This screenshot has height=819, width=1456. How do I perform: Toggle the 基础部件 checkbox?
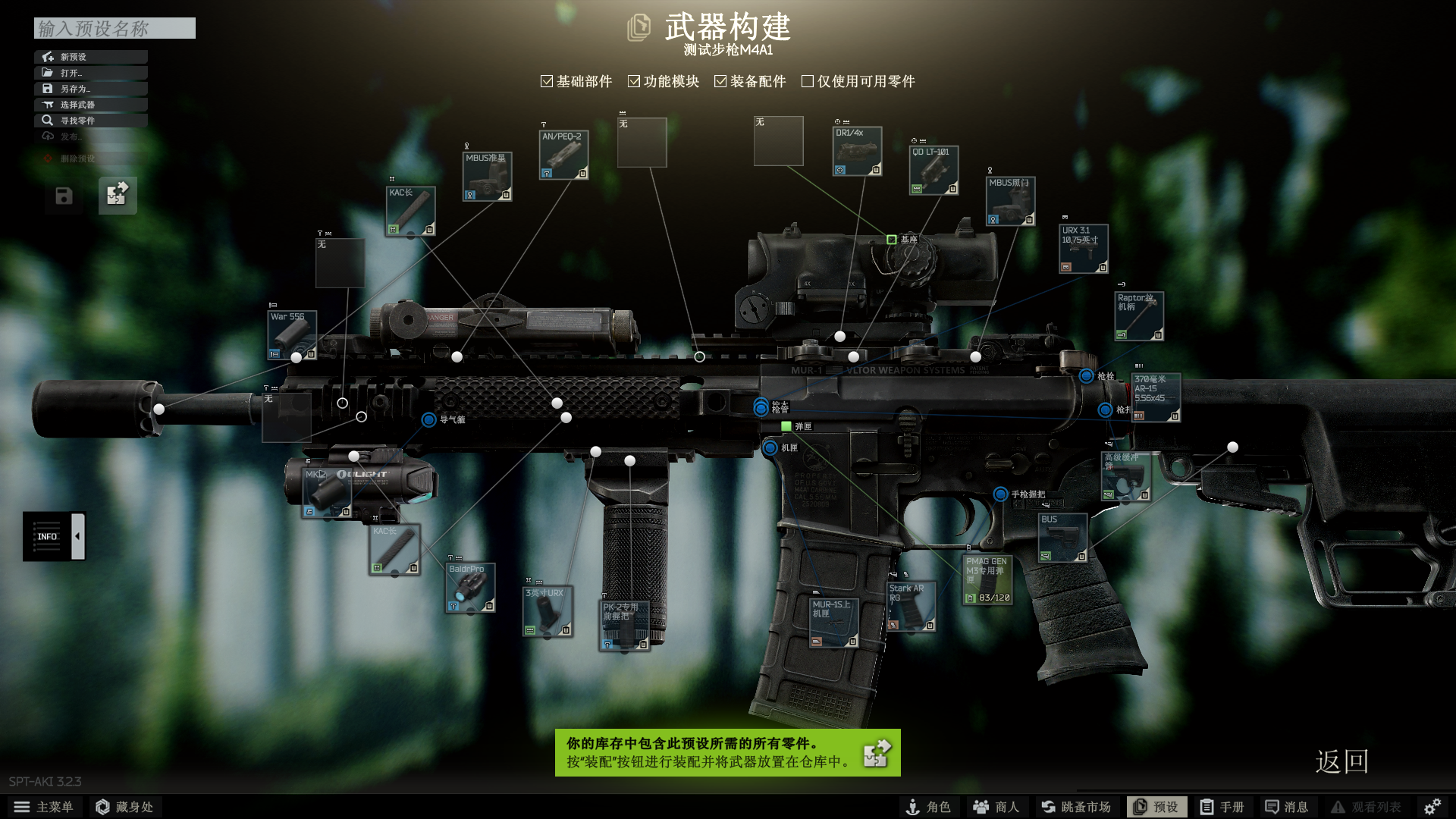click(547, 81)
